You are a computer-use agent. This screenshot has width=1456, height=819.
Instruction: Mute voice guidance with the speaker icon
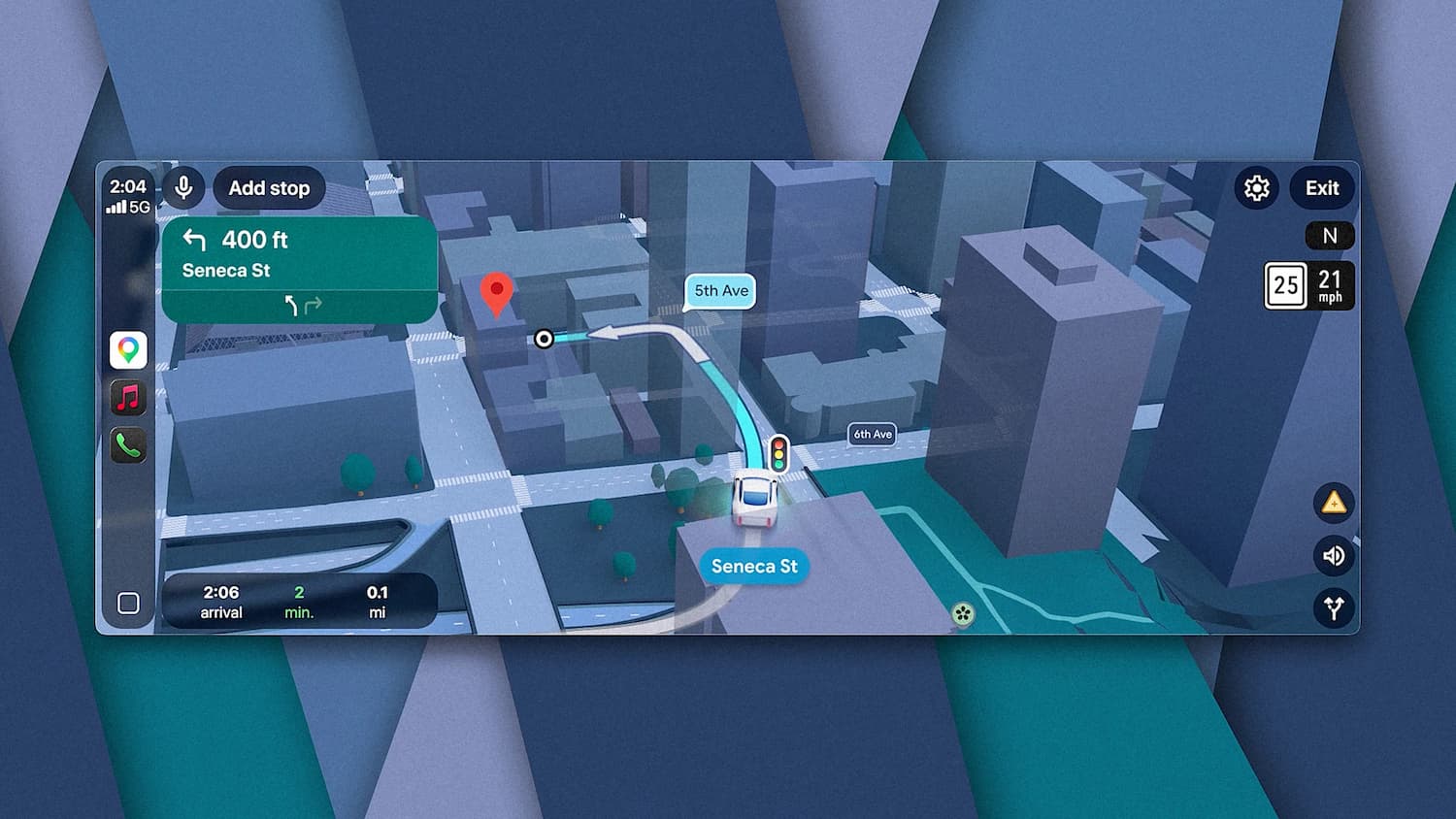1335,556
